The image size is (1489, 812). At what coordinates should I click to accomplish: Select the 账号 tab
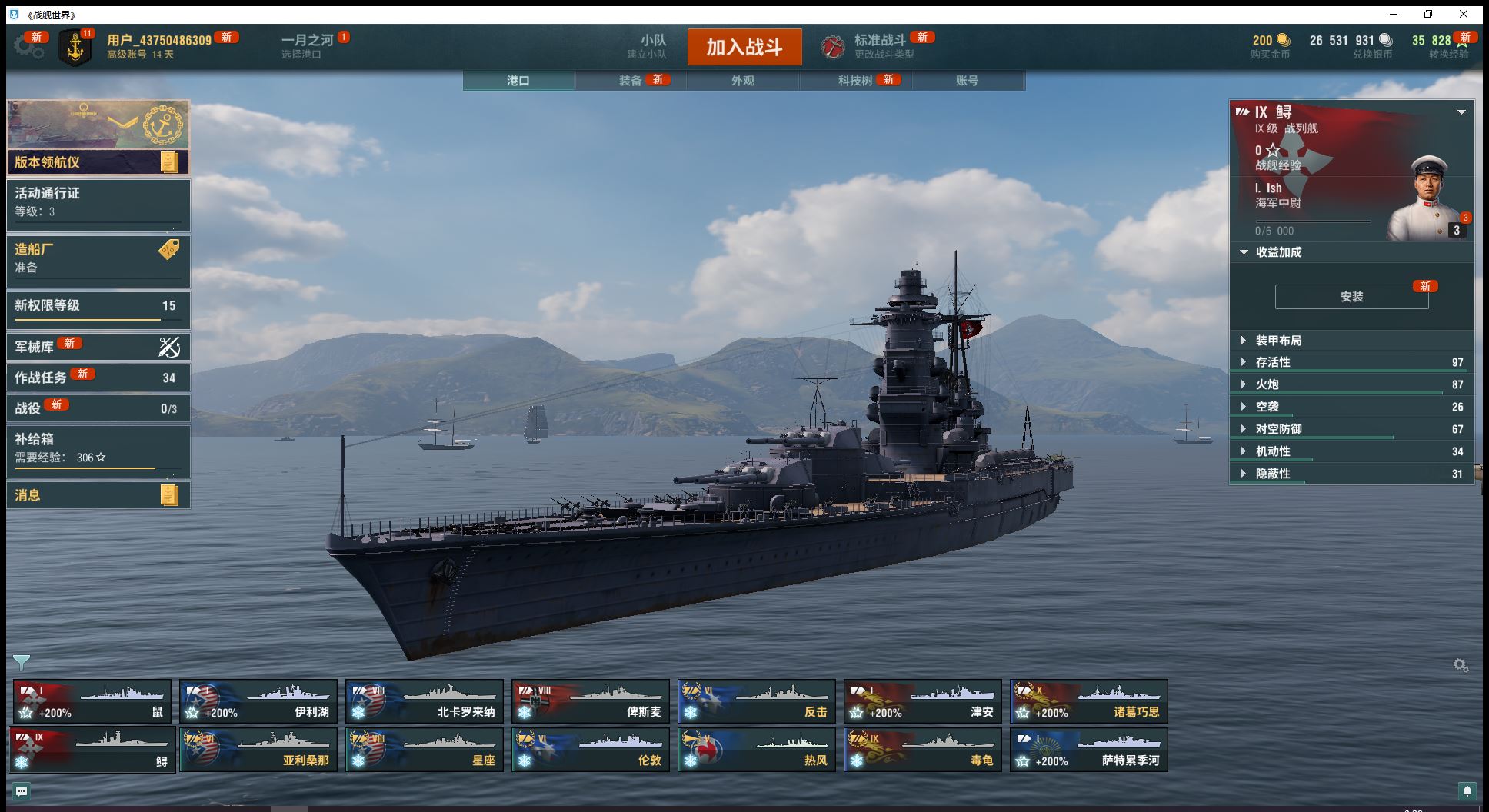tap(967, 81)
